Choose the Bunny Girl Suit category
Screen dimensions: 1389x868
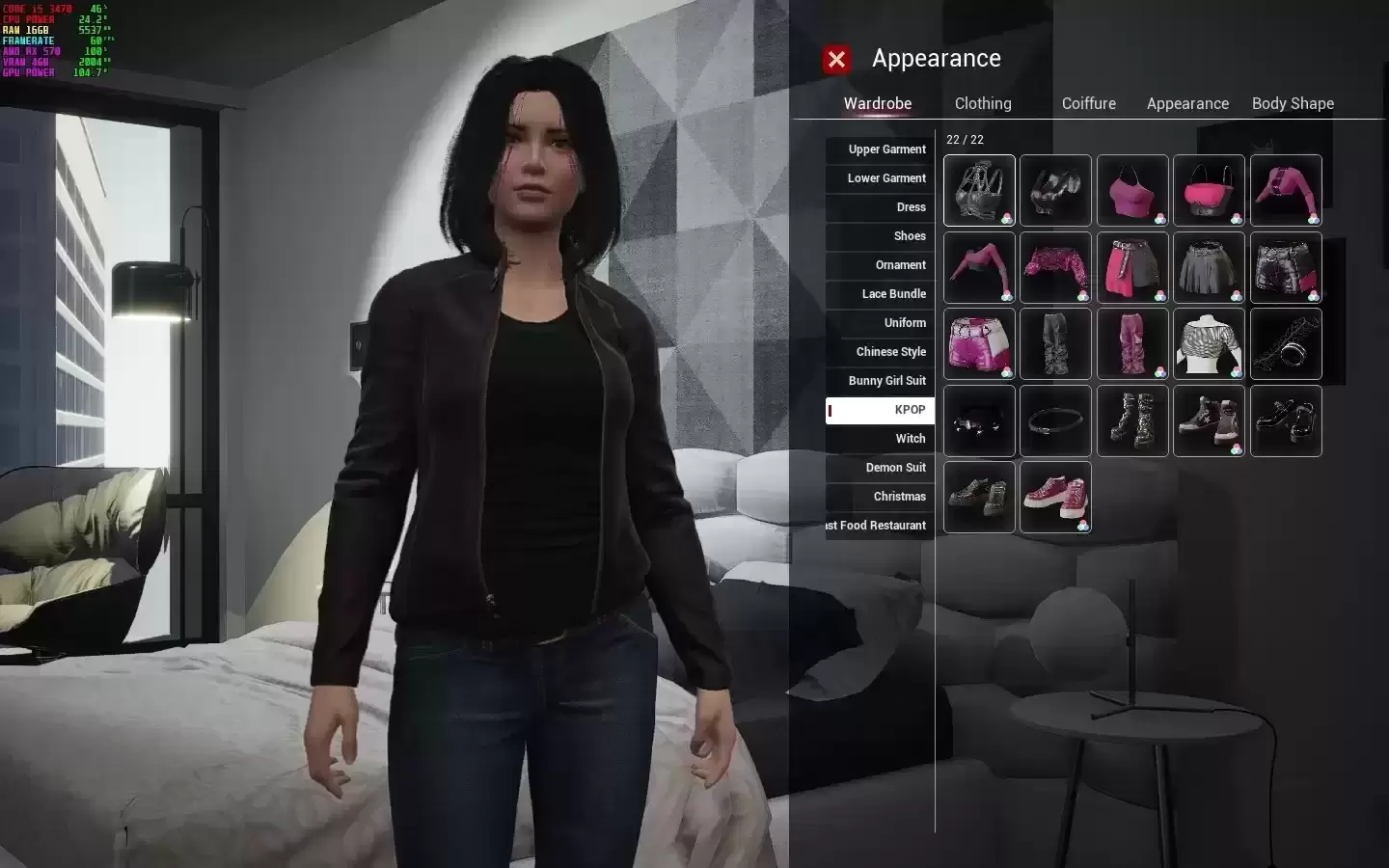(880, 381)
